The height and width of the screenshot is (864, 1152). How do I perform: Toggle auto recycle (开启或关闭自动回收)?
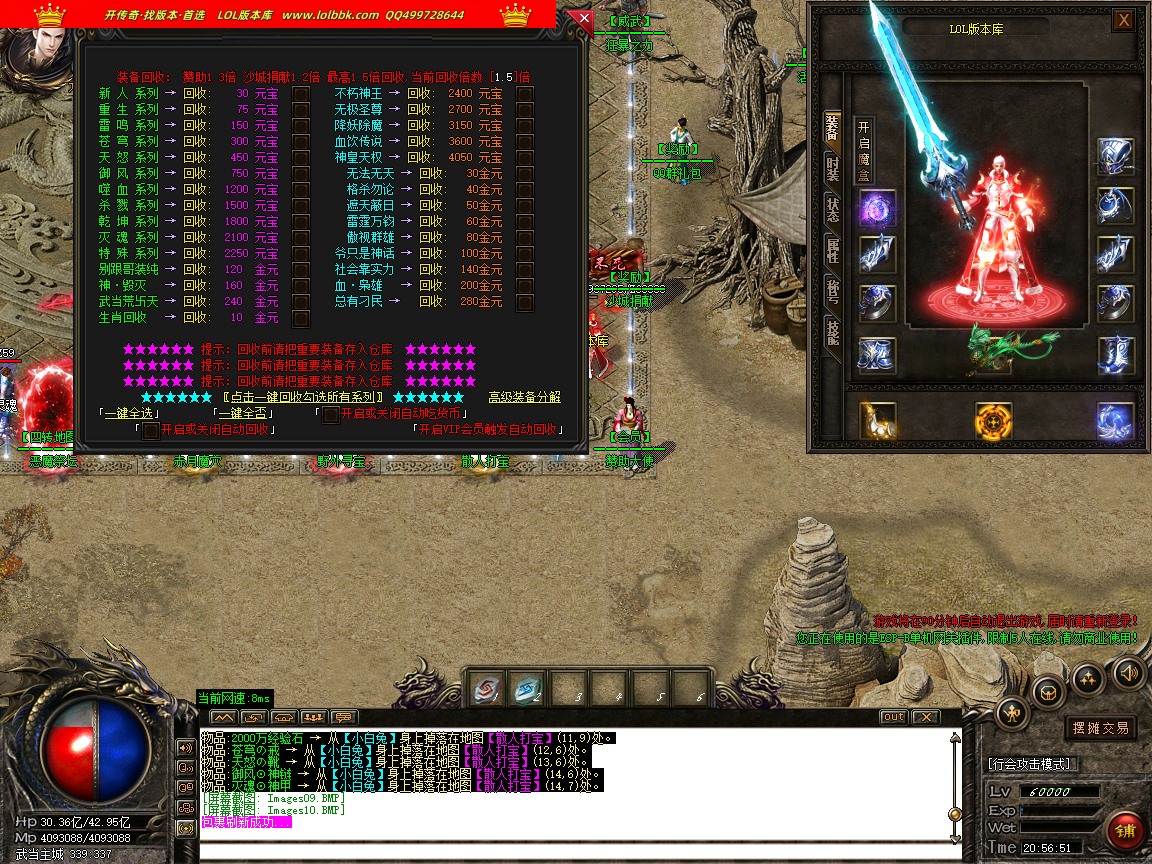click(150, 430)
